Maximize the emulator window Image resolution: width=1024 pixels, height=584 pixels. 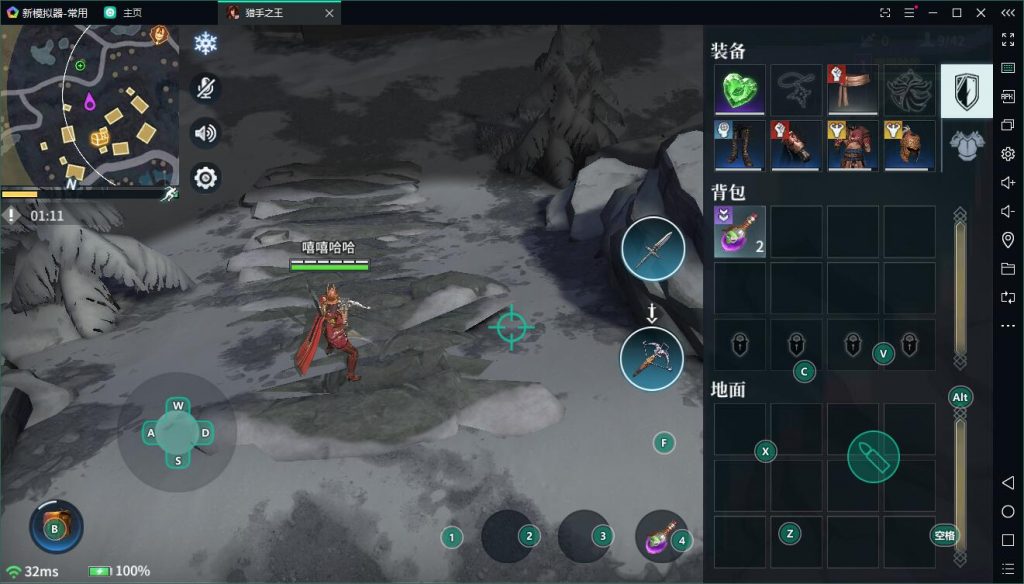pos(956,12)
